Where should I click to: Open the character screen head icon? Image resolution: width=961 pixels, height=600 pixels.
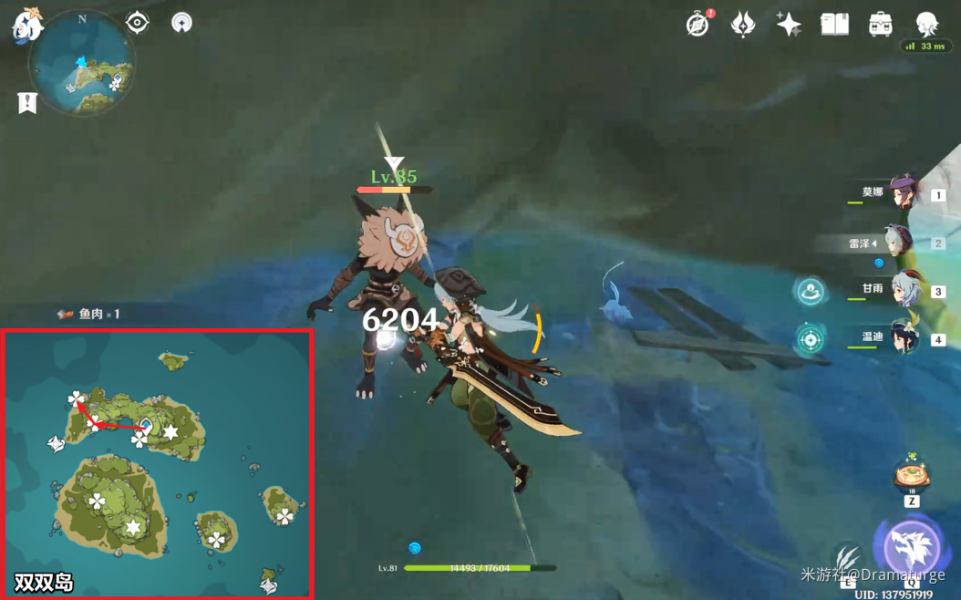click(x=927, y=24)
